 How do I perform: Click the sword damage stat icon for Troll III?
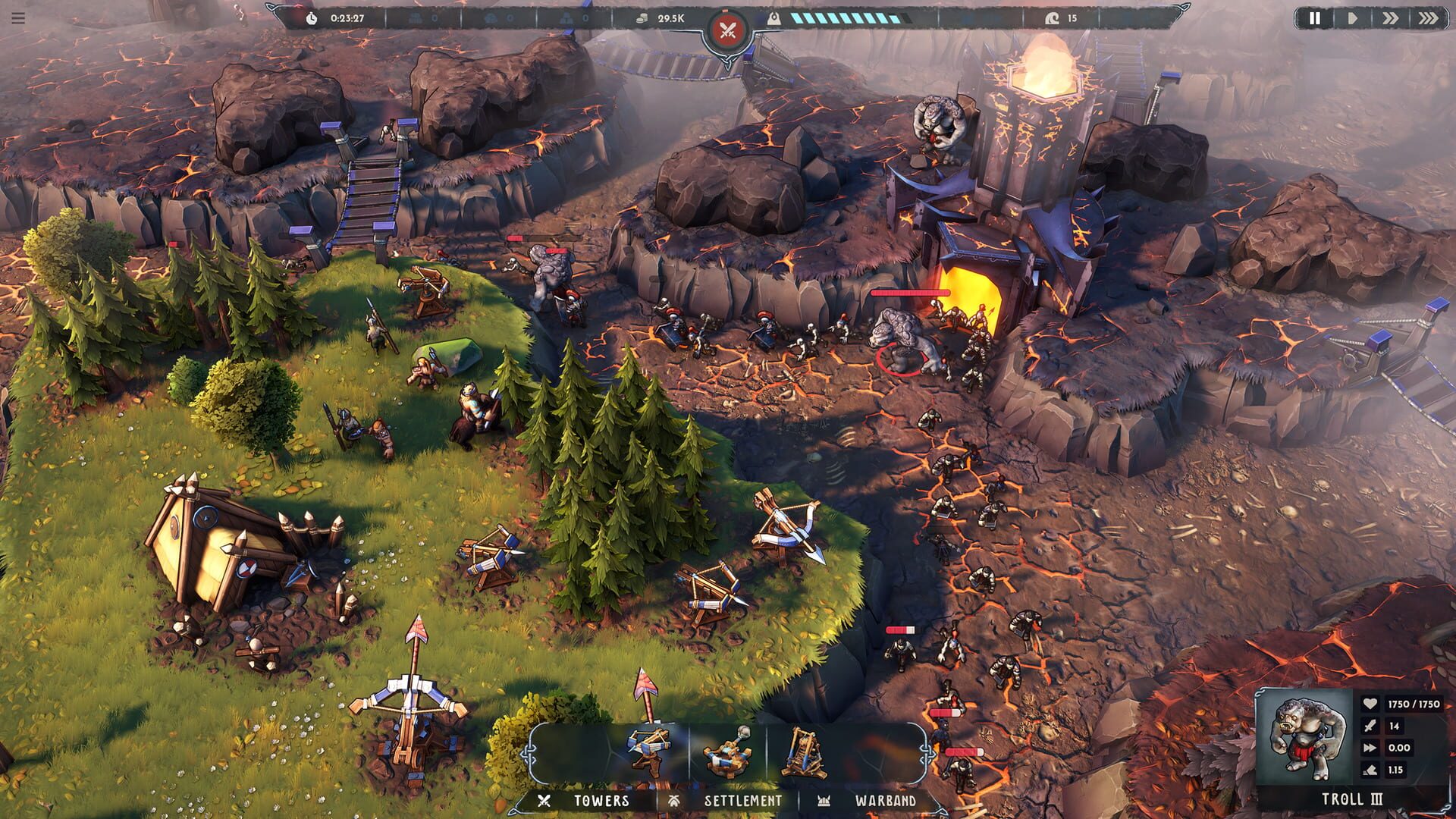point(1370,726)
